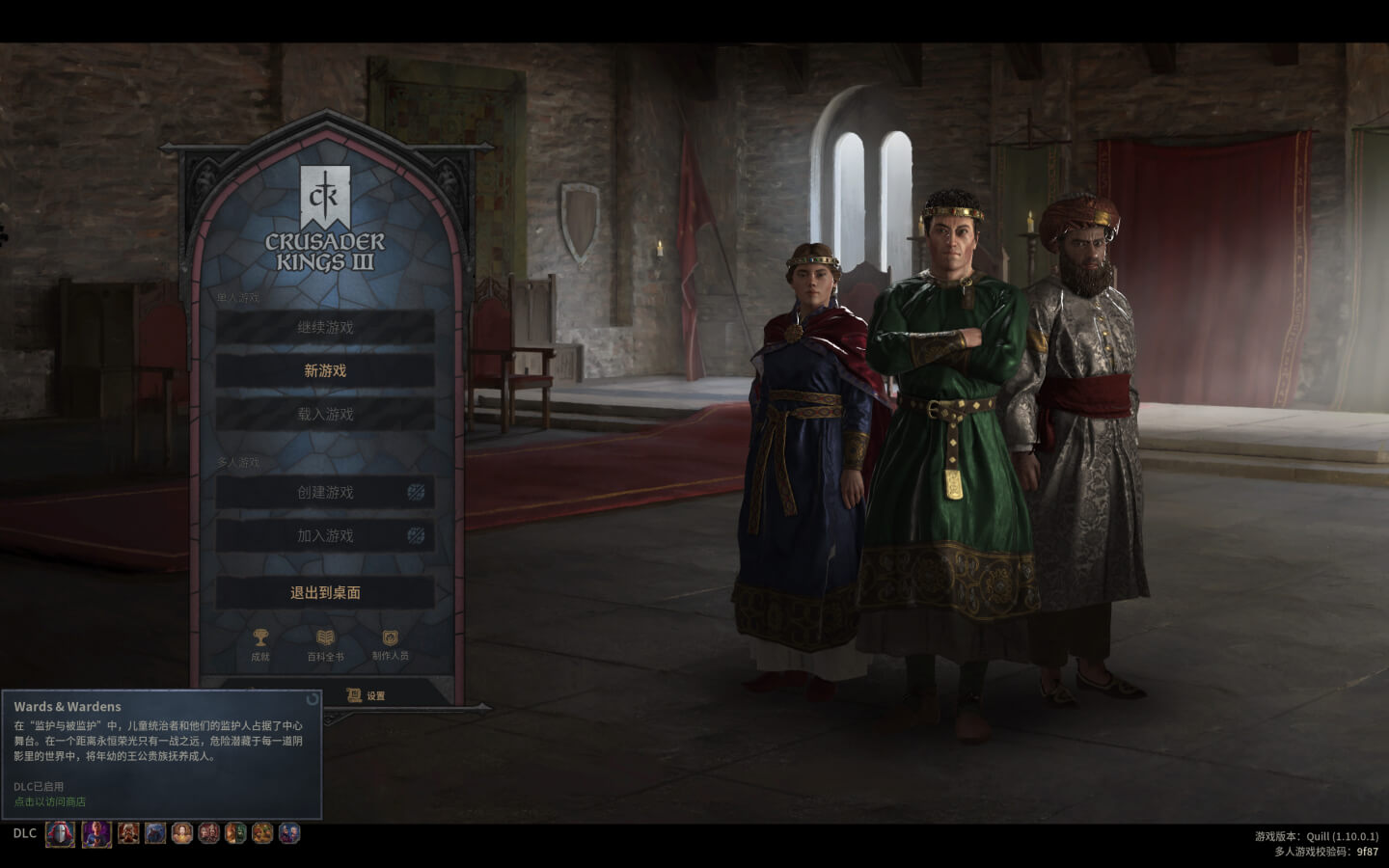Click the network icon beside 加入游戏

pyautogui.click(x=415, y=536)
